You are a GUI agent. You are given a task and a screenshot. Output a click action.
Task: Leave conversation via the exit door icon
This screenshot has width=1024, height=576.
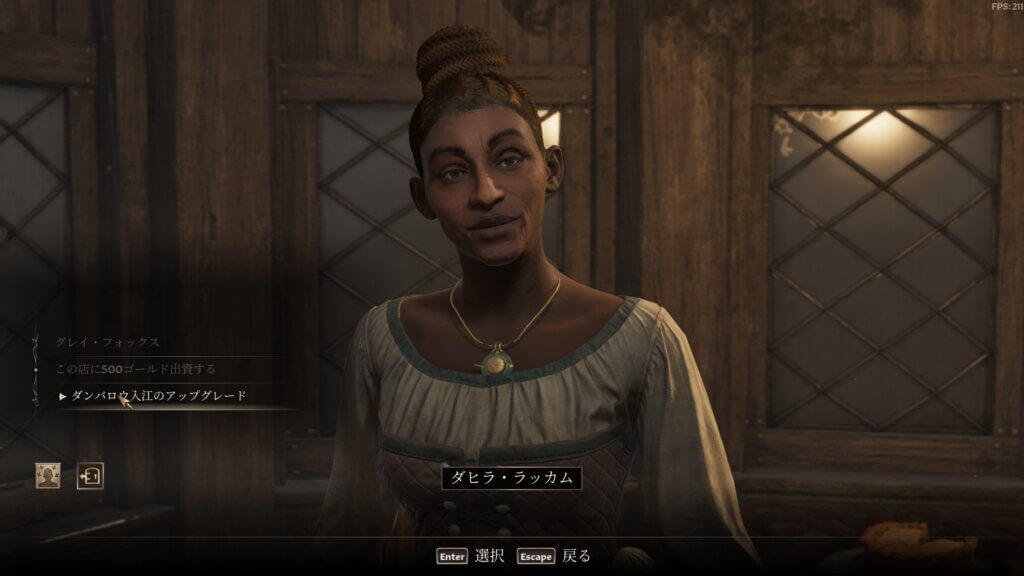91,475
